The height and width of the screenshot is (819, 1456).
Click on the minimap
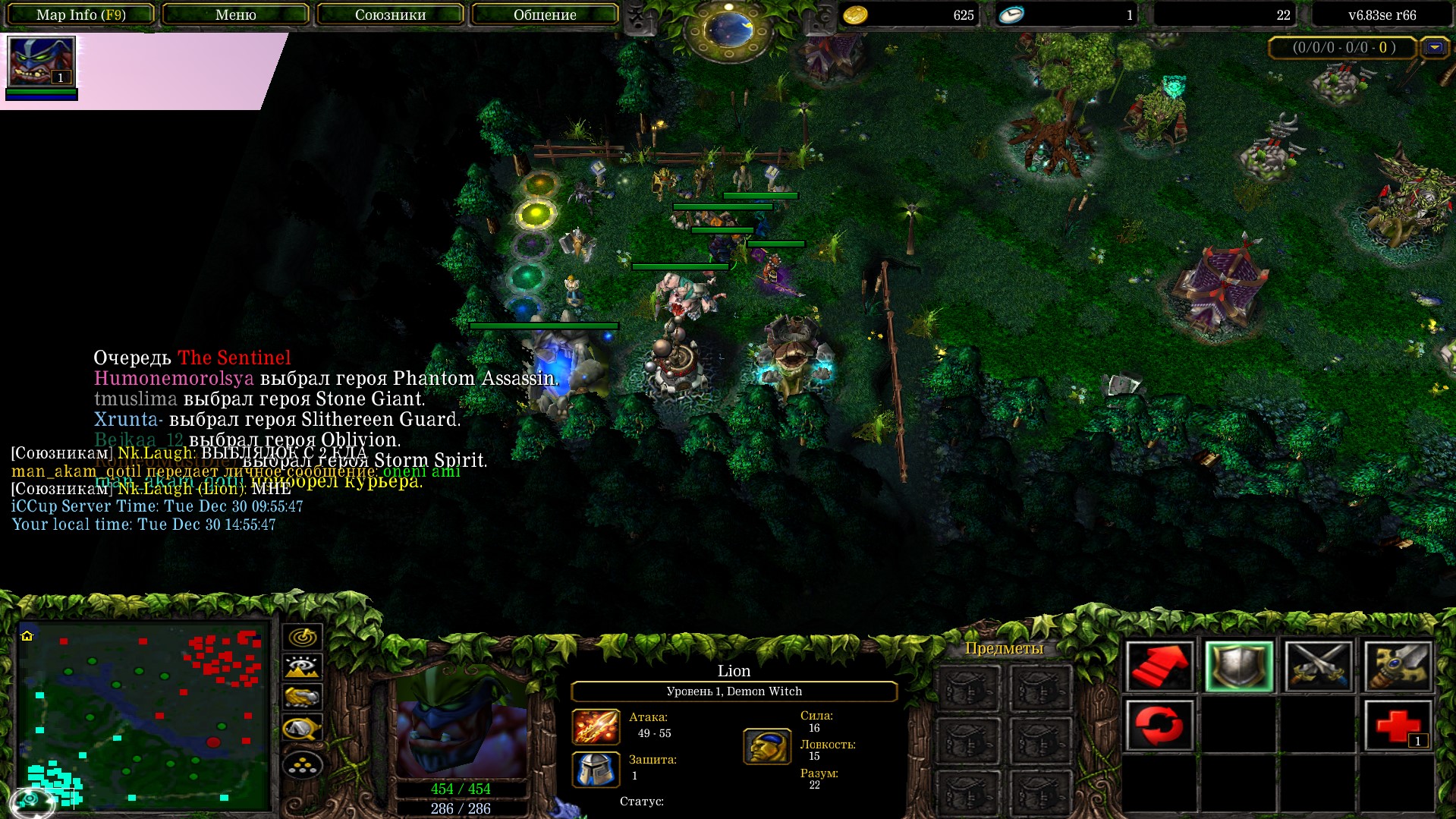144,715
